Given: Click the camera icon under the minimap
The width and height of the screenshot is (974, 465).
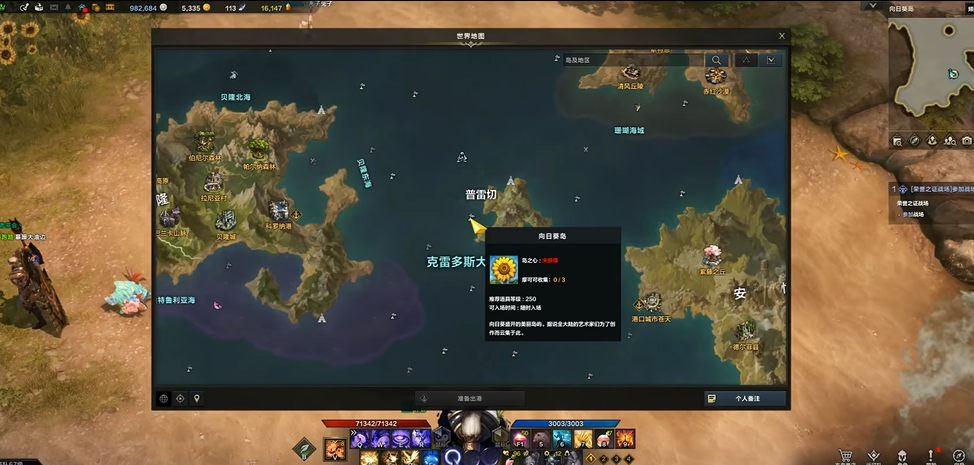Looking at the screenshot, I should pyautogui.click(x=966, y=141).
